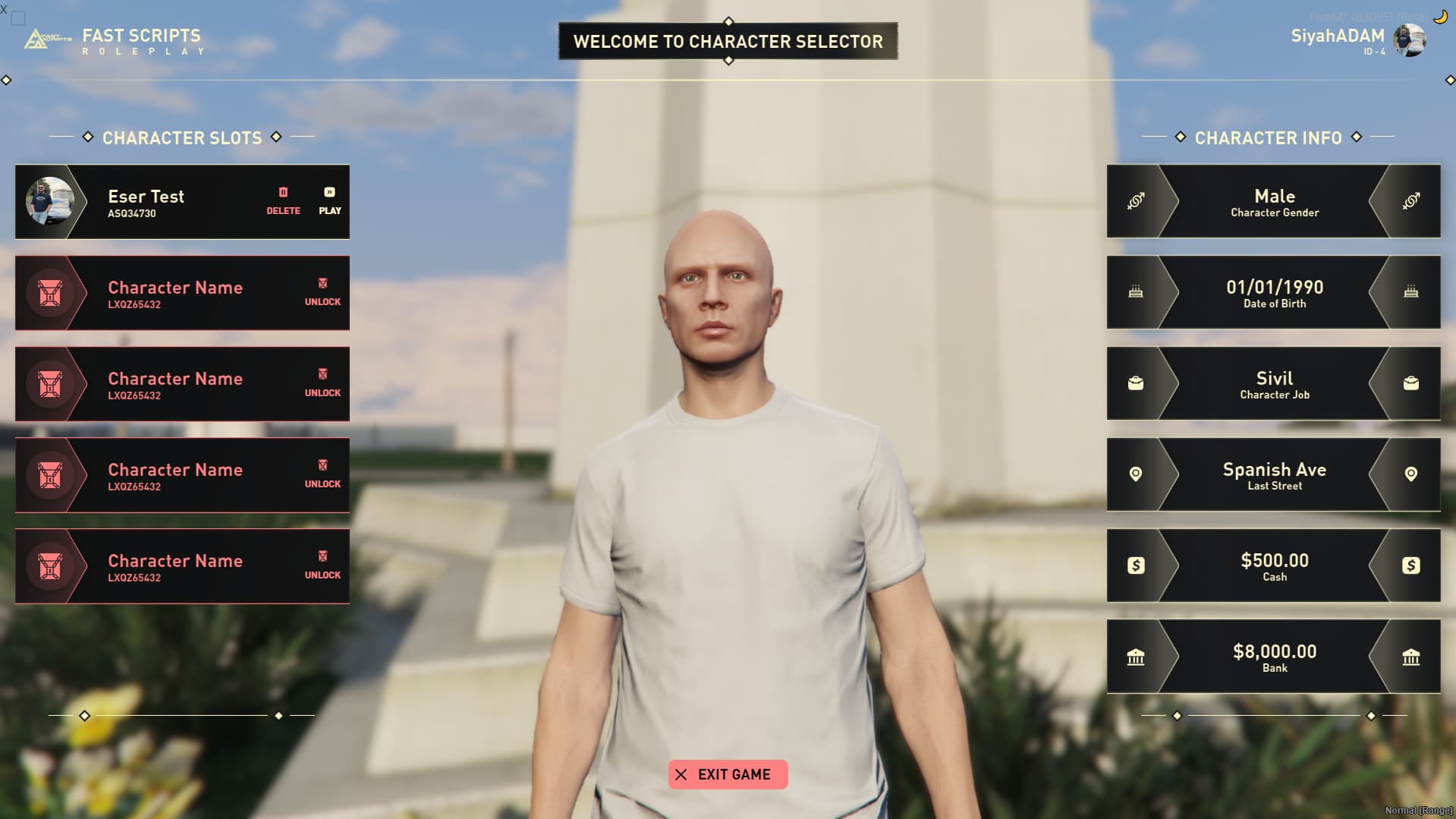1456x819 pixels.
Task: Click the location pin icon on Last Street card
Action: 1137,475
